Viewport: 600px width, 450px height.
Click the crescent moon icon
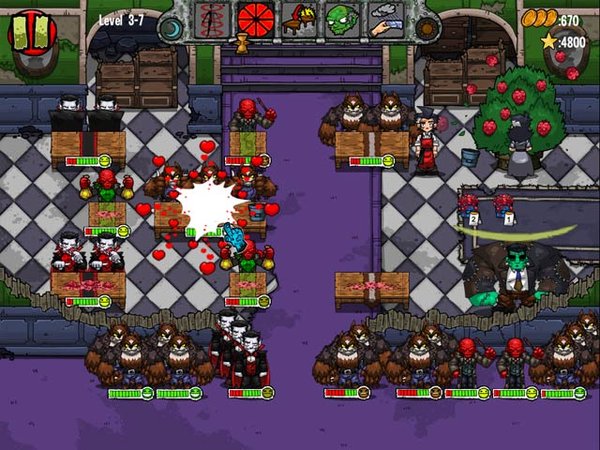[171, 27]
